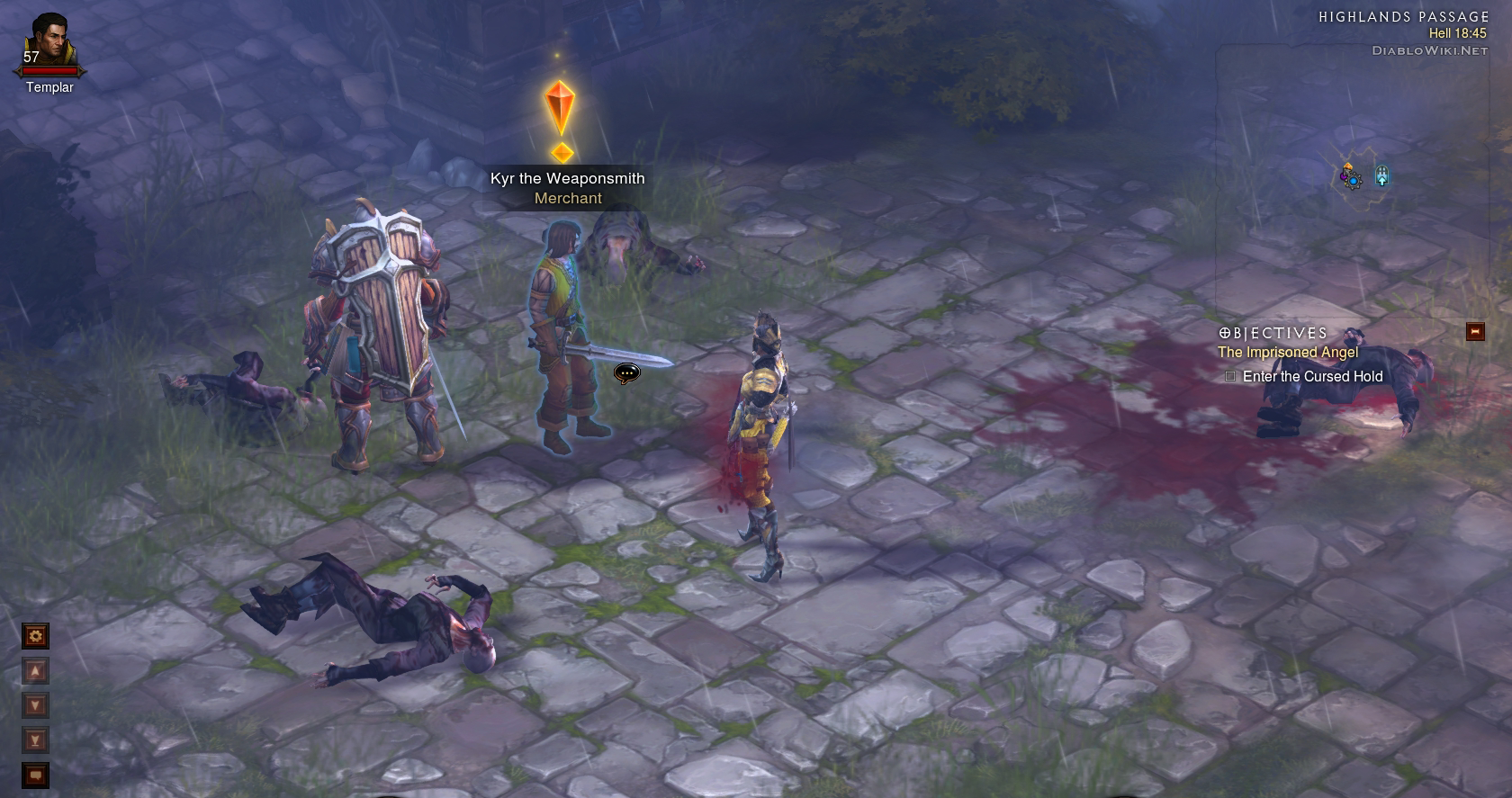The width and height of the screenshot is (1512, 798).
Task: Click the chat scroll-up arrow button
Action: pyautogui.click(x=35, y=671)
